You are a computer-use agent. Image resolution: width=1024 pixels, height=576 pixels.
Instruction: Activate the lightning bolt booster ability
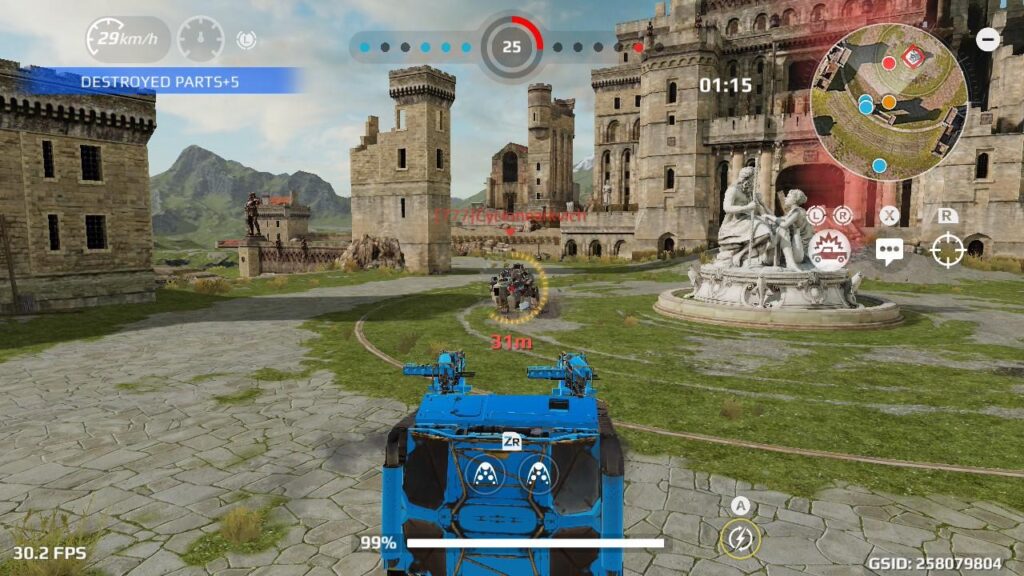[739, 540]
